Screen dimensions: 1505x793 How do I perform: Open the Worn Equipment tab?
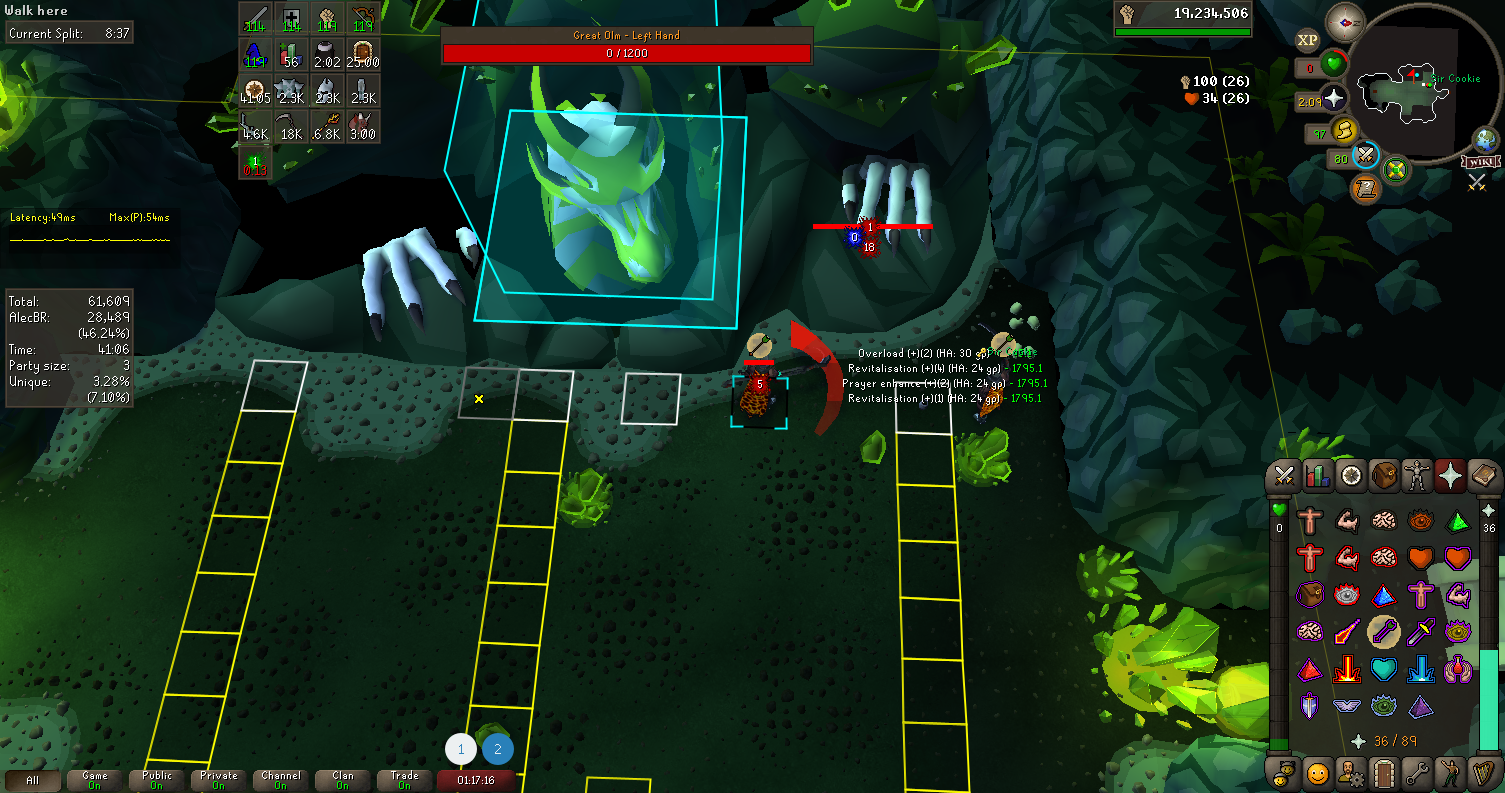pos(1417,477)
